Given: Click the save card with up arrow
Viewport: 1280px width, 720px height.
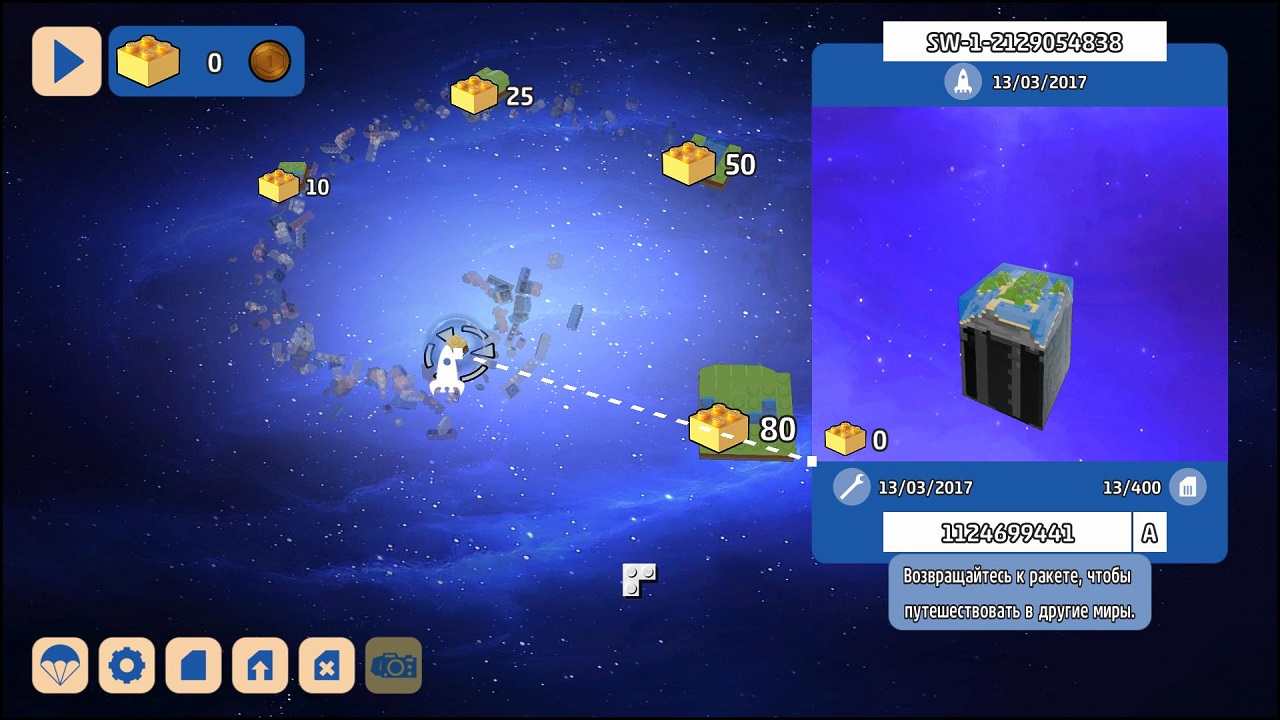Looking at the screenshot, I should [260, 665].
